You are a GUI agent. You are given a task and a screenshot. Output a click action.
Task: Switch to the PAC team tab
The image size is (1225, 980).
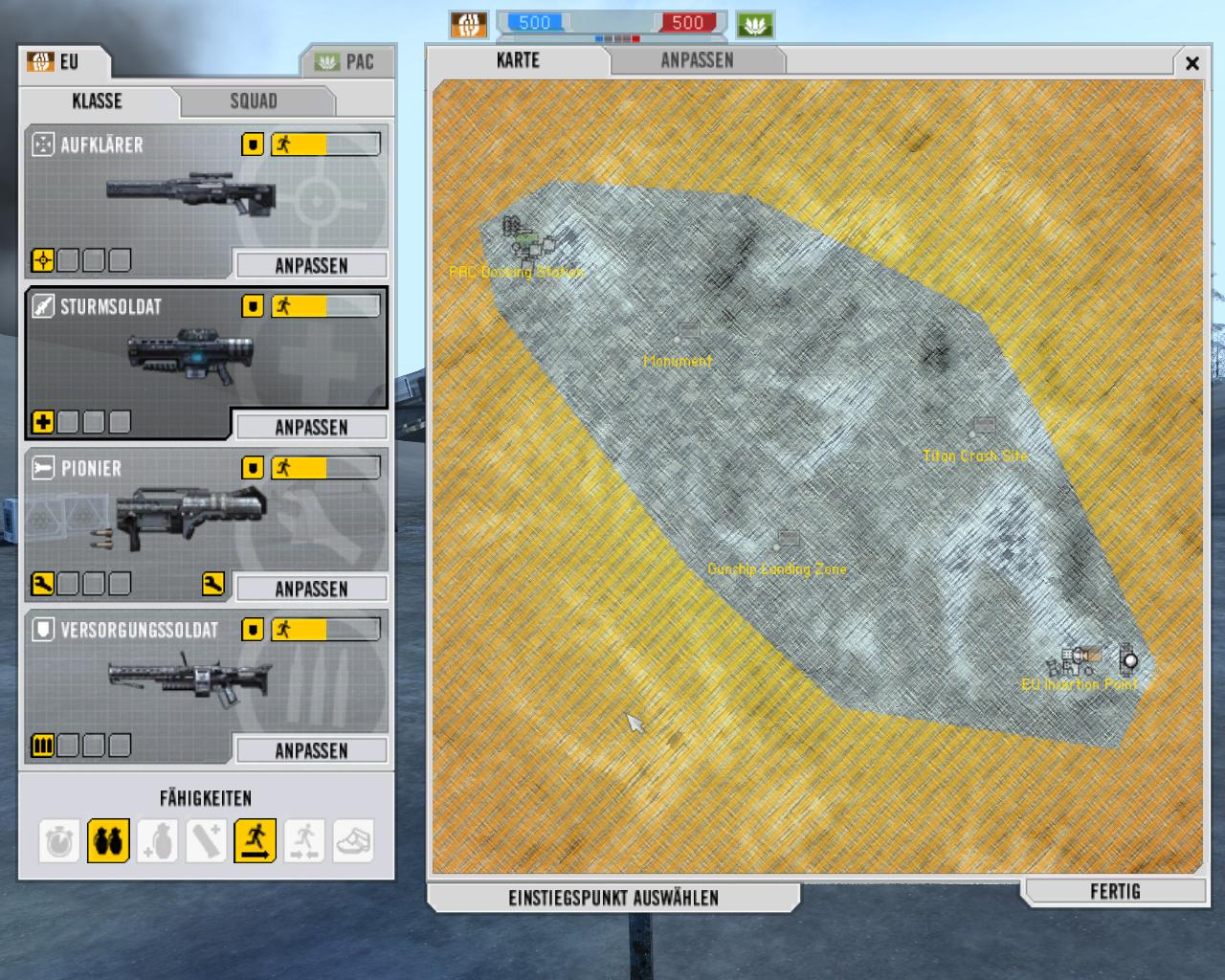(x=346, y=62)
